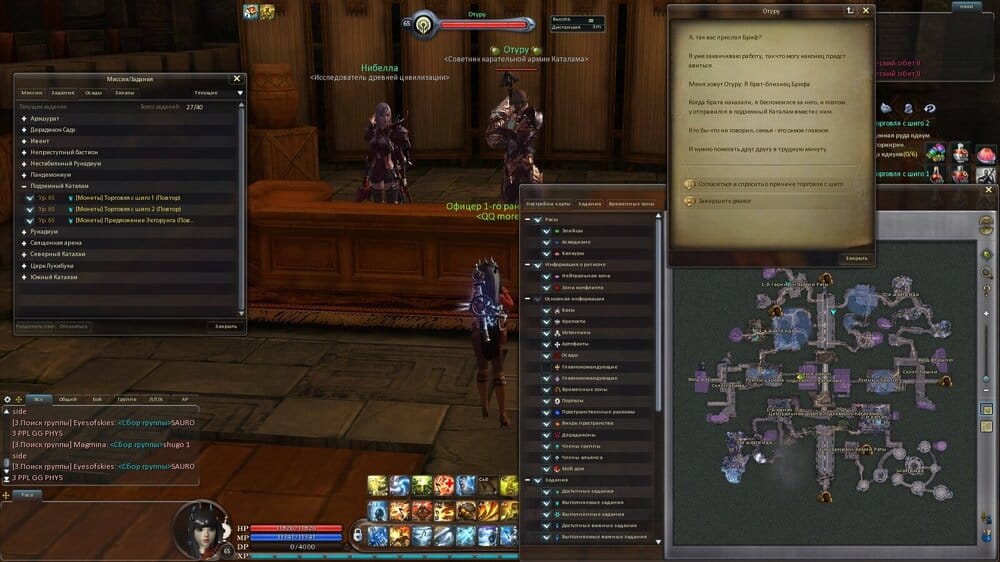Choose reply to agree and ask about trading with shugo
1000x562 pixels.
point(763,185)
